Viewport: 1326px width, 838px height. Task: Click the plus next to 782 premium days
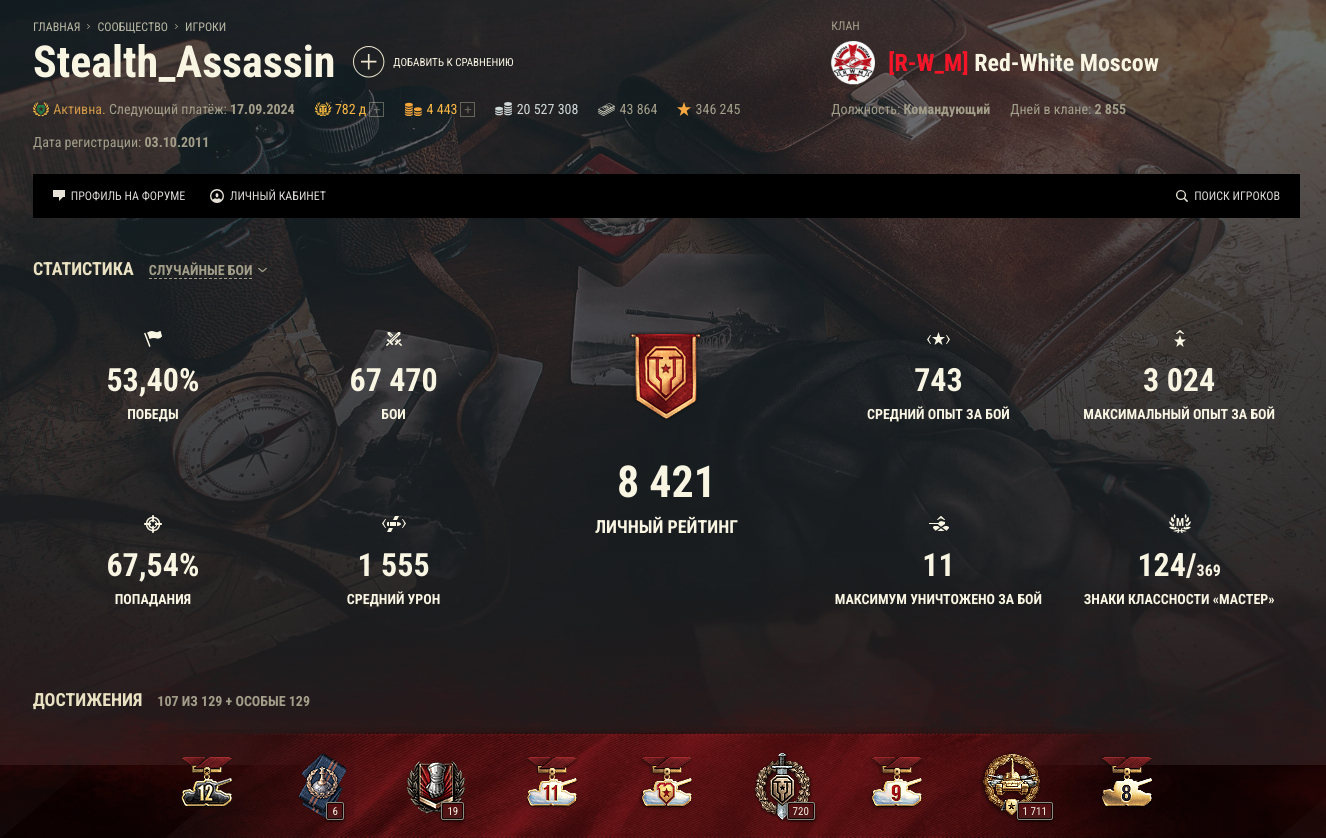[x=376, y=110]
